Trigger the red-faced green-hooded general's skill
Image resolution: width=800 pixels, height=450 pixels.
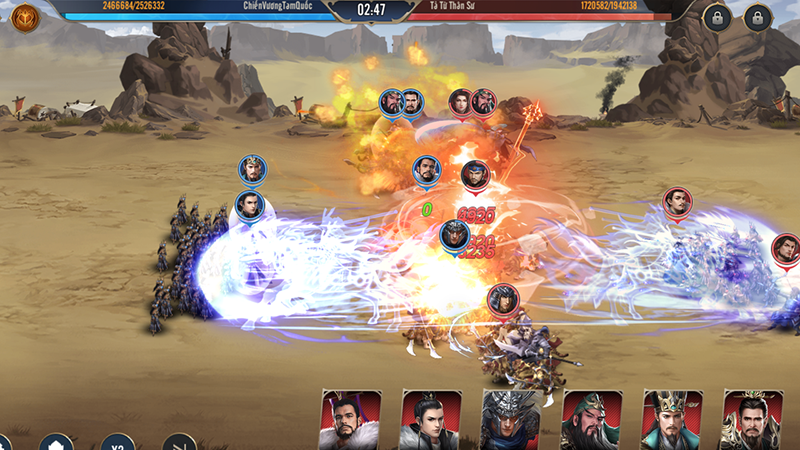591,420
